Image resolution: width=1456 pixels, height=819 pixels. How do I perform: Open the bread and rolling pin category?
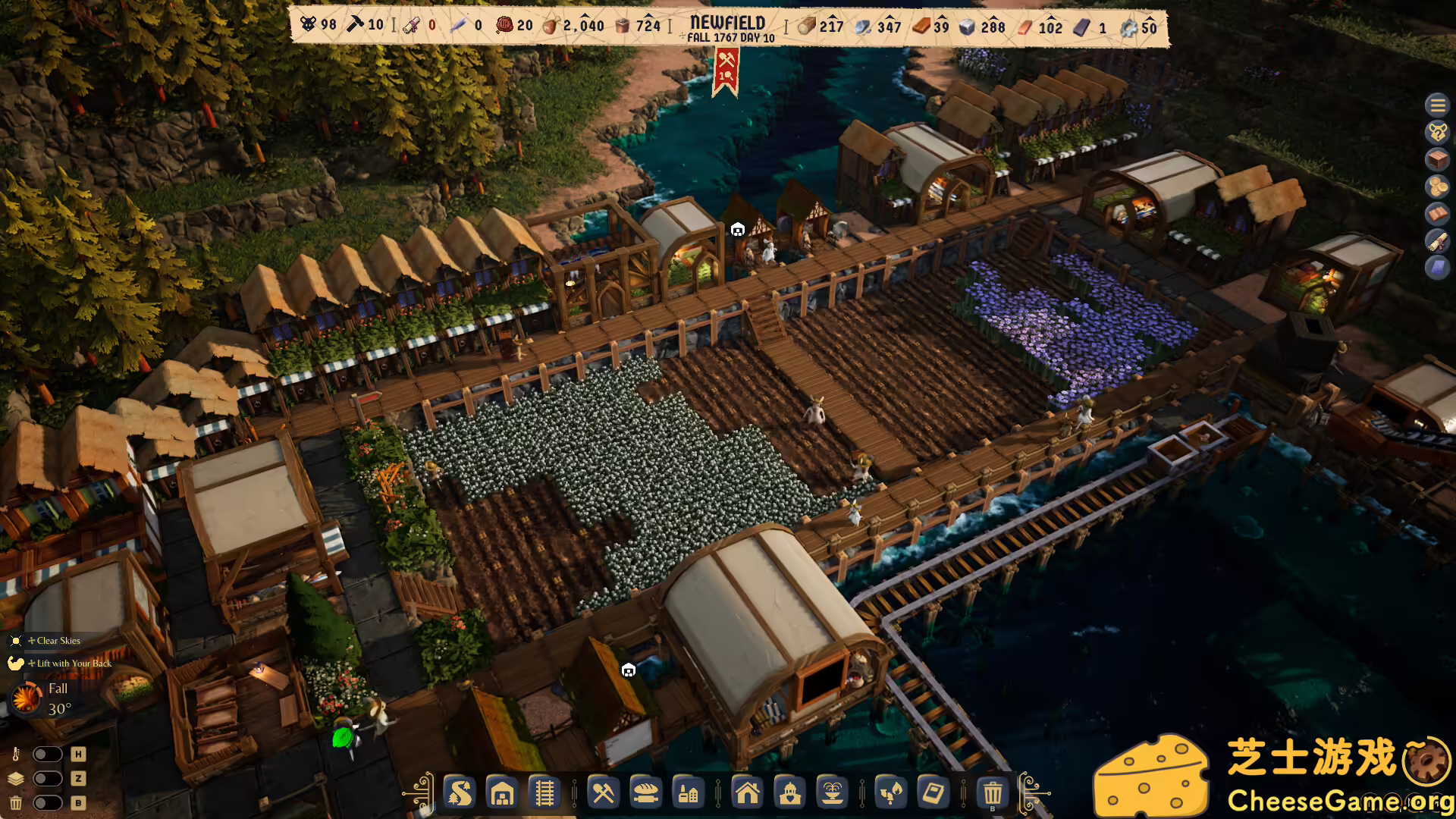click(x=646, y=794)
